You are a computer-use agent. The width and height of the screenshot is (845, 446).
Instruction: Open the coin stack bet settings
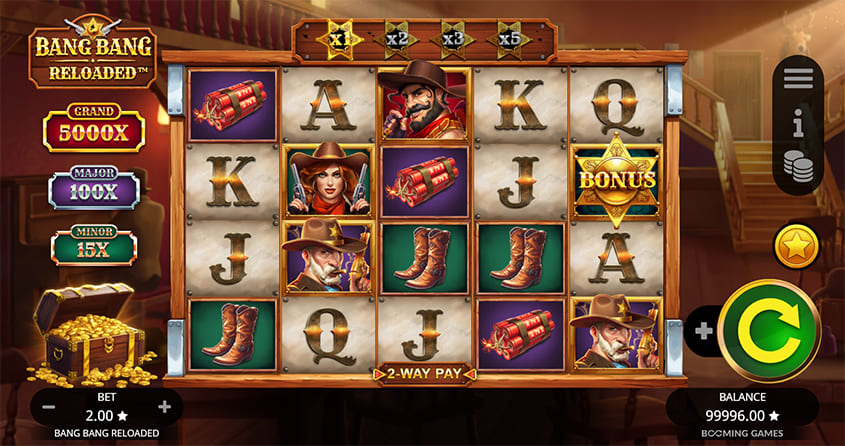(797, 166)
